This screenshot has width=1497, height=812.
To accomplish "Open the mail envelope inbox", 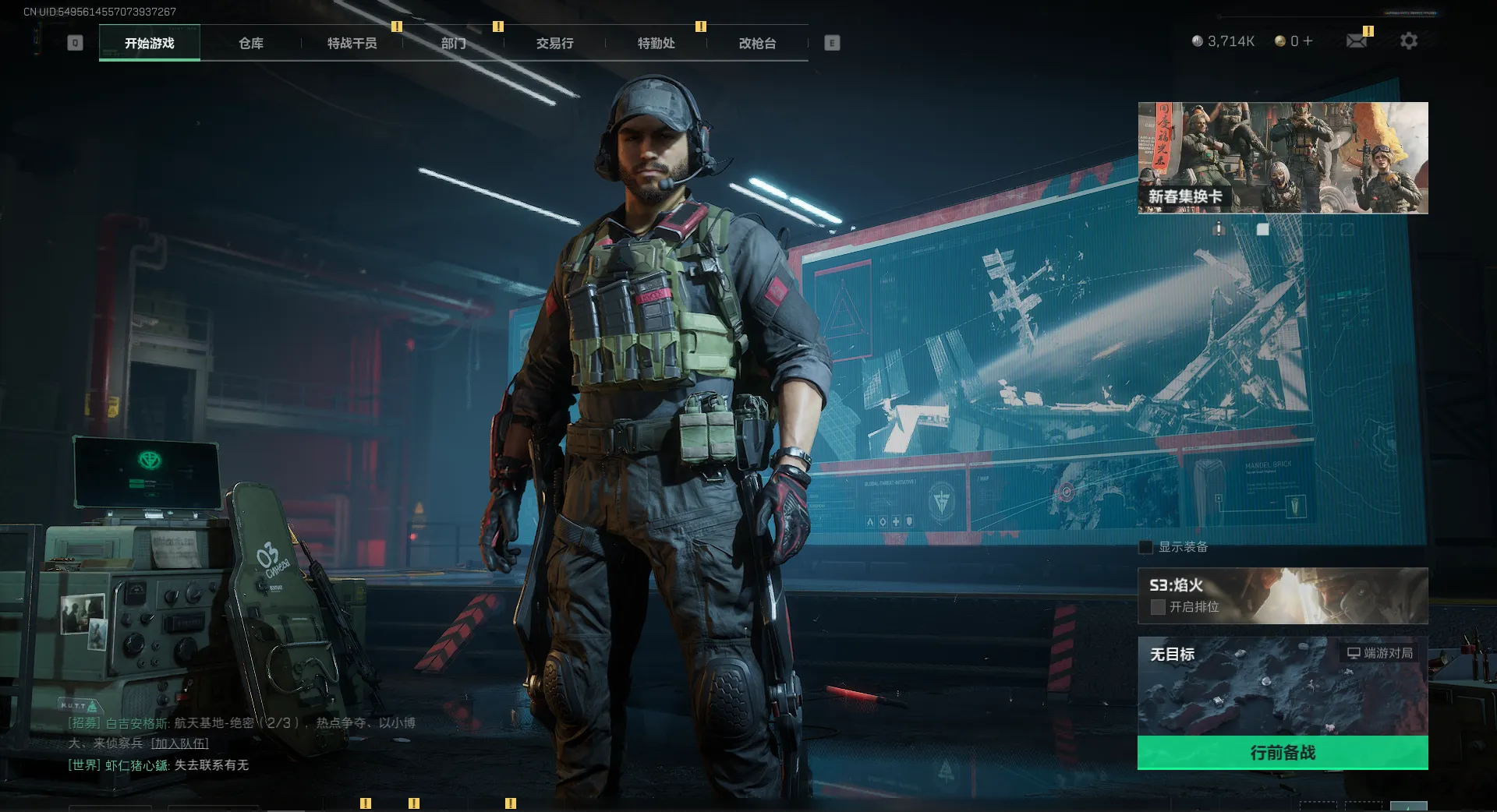I will coord(1357,41).
